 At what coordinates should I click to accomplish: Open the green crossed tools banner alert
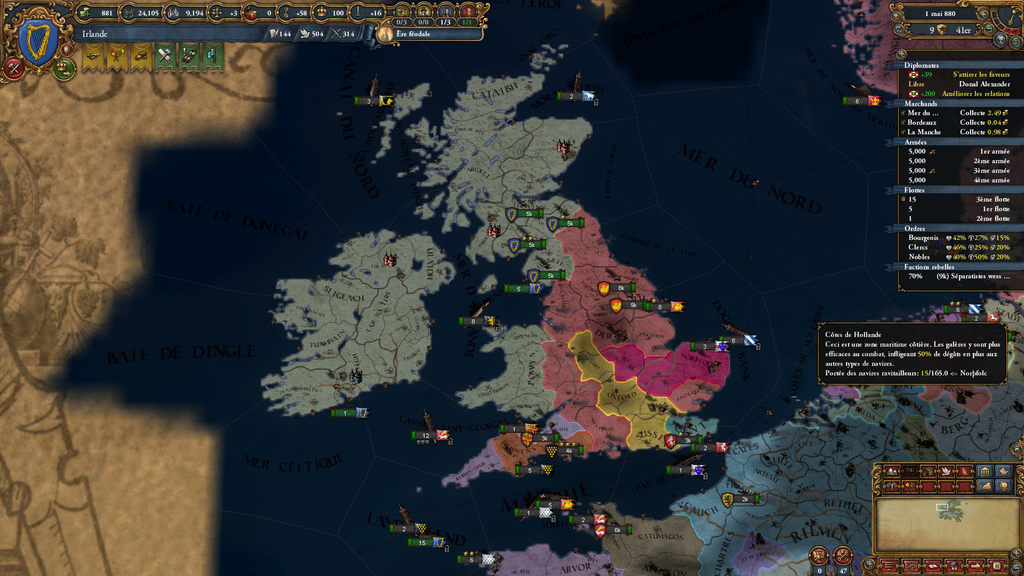[165, 57]
